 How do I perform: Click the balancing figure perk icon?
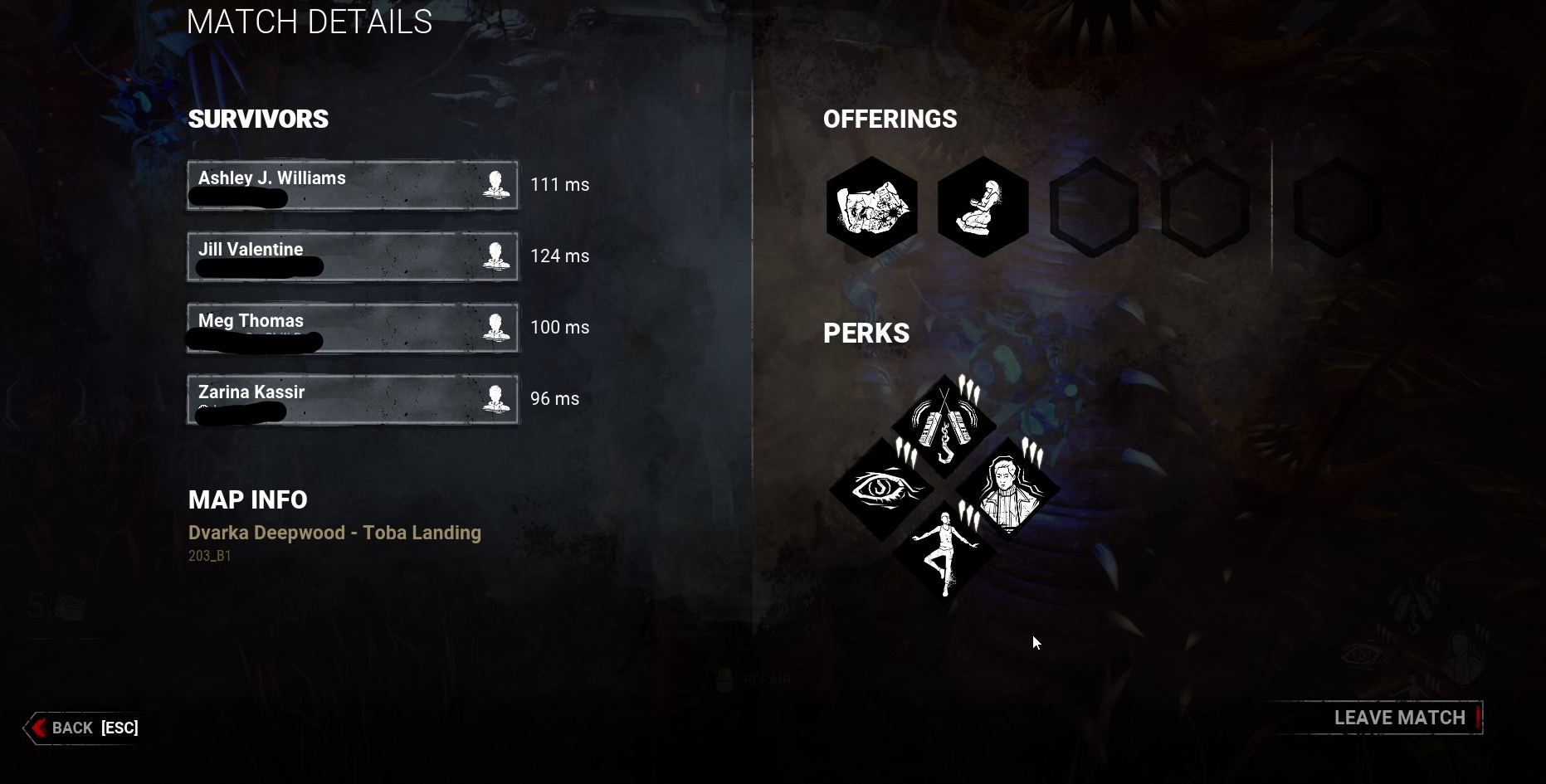[x=944, y=552]
